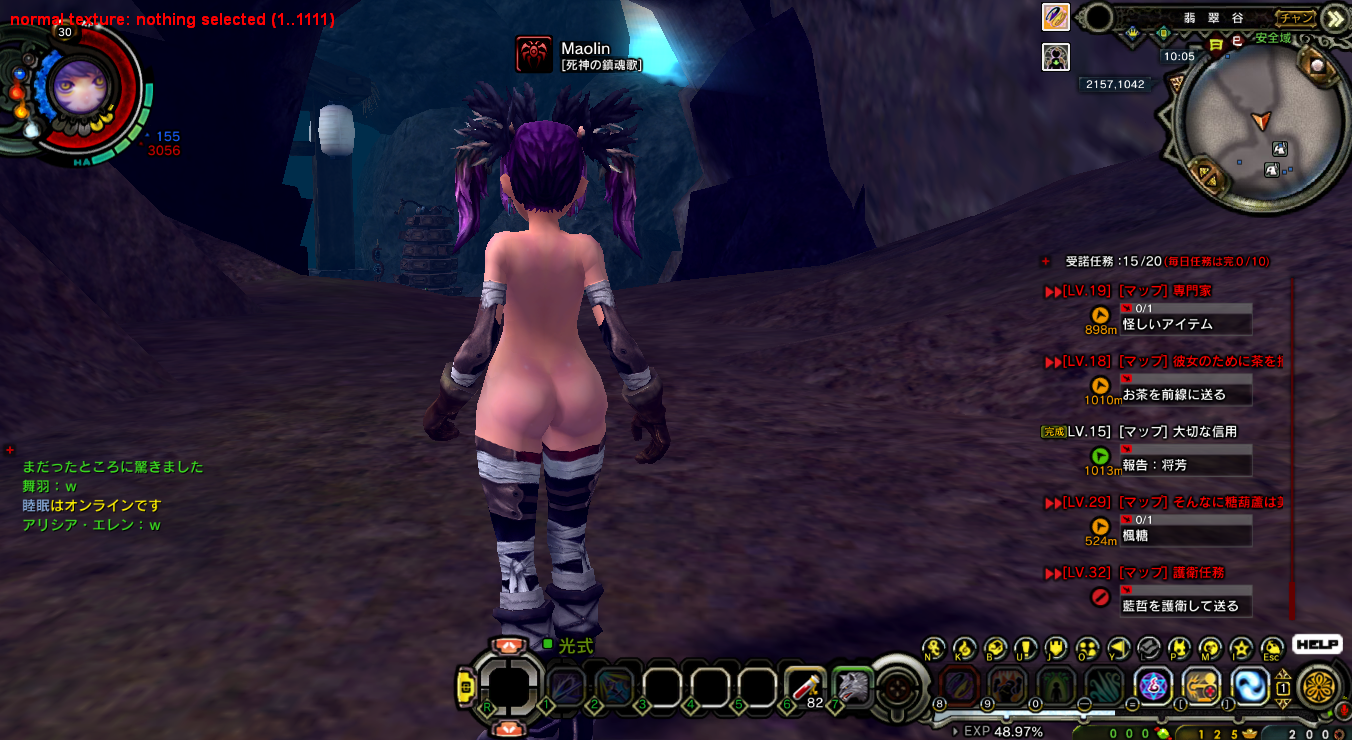Expand the double-arrow button beside the minimap

click(x=1333, y=19)
